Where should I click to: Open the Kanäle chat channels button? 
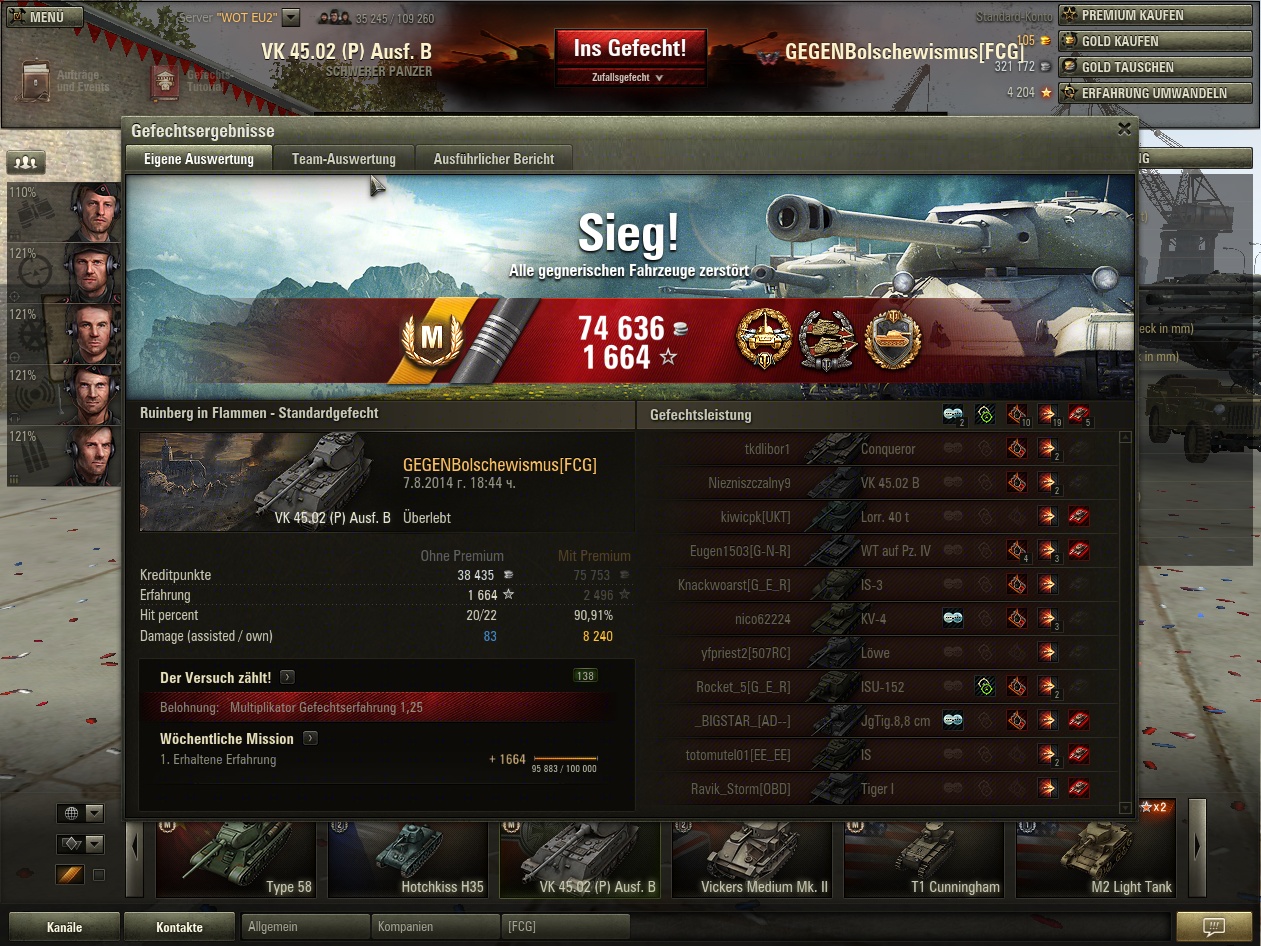click(64, 927)
